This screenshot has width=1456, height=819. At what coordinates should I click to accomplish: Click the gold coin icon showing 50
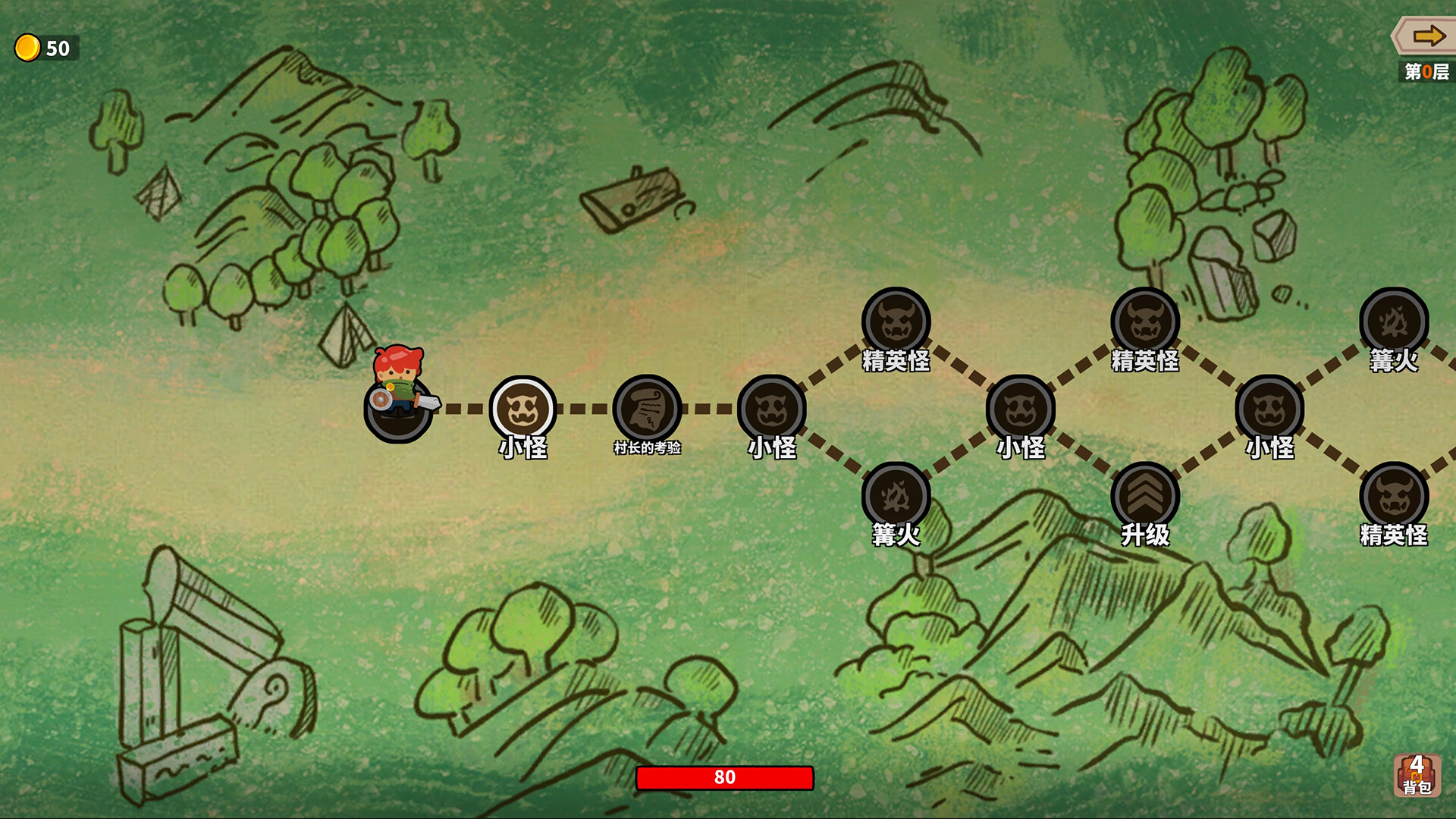point(27,47)
